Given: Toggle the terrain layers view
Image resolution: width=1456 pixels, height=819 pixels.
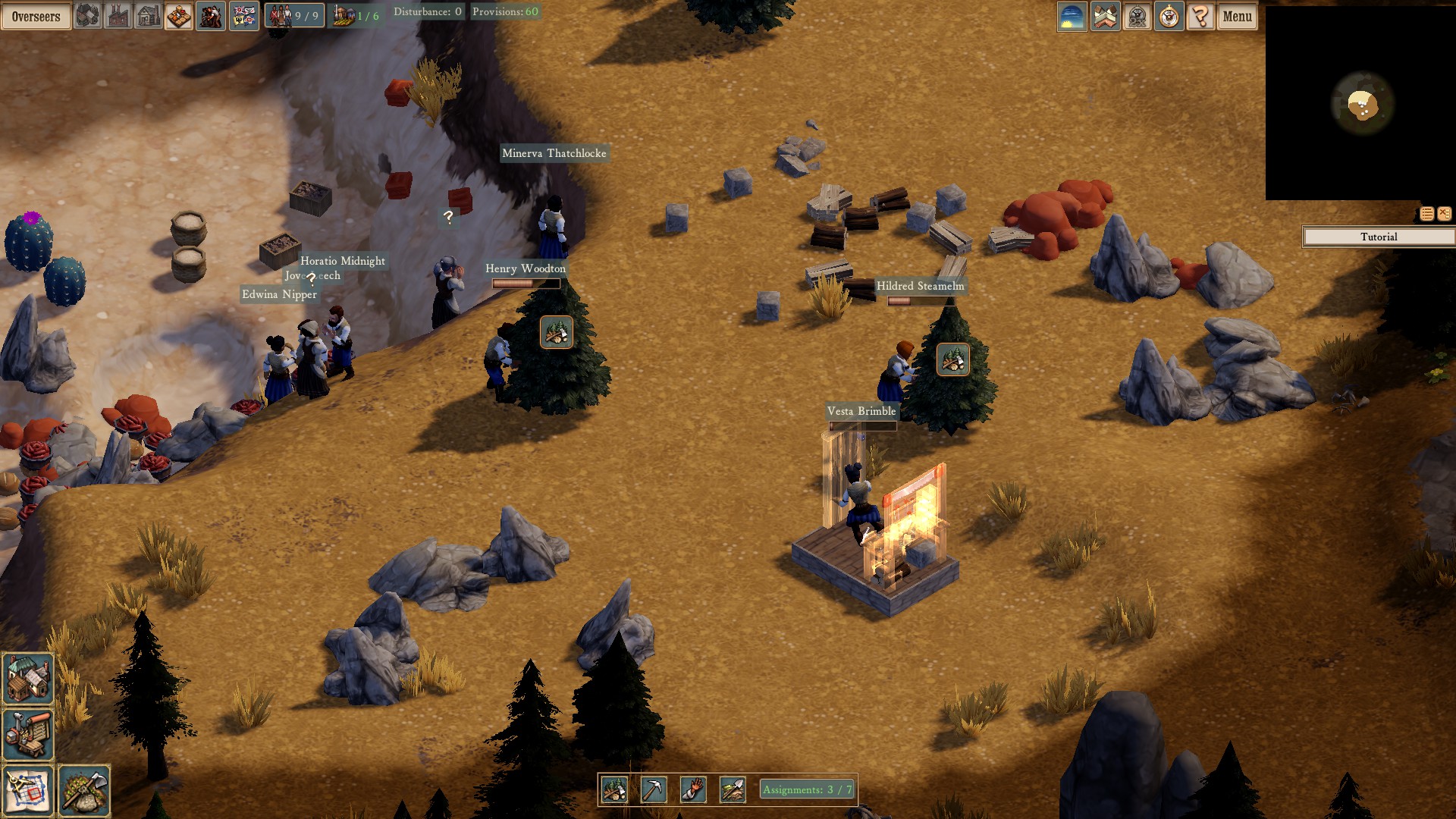Looking at the screenshot, I should pyautogui.click(x=1105, y=16).
